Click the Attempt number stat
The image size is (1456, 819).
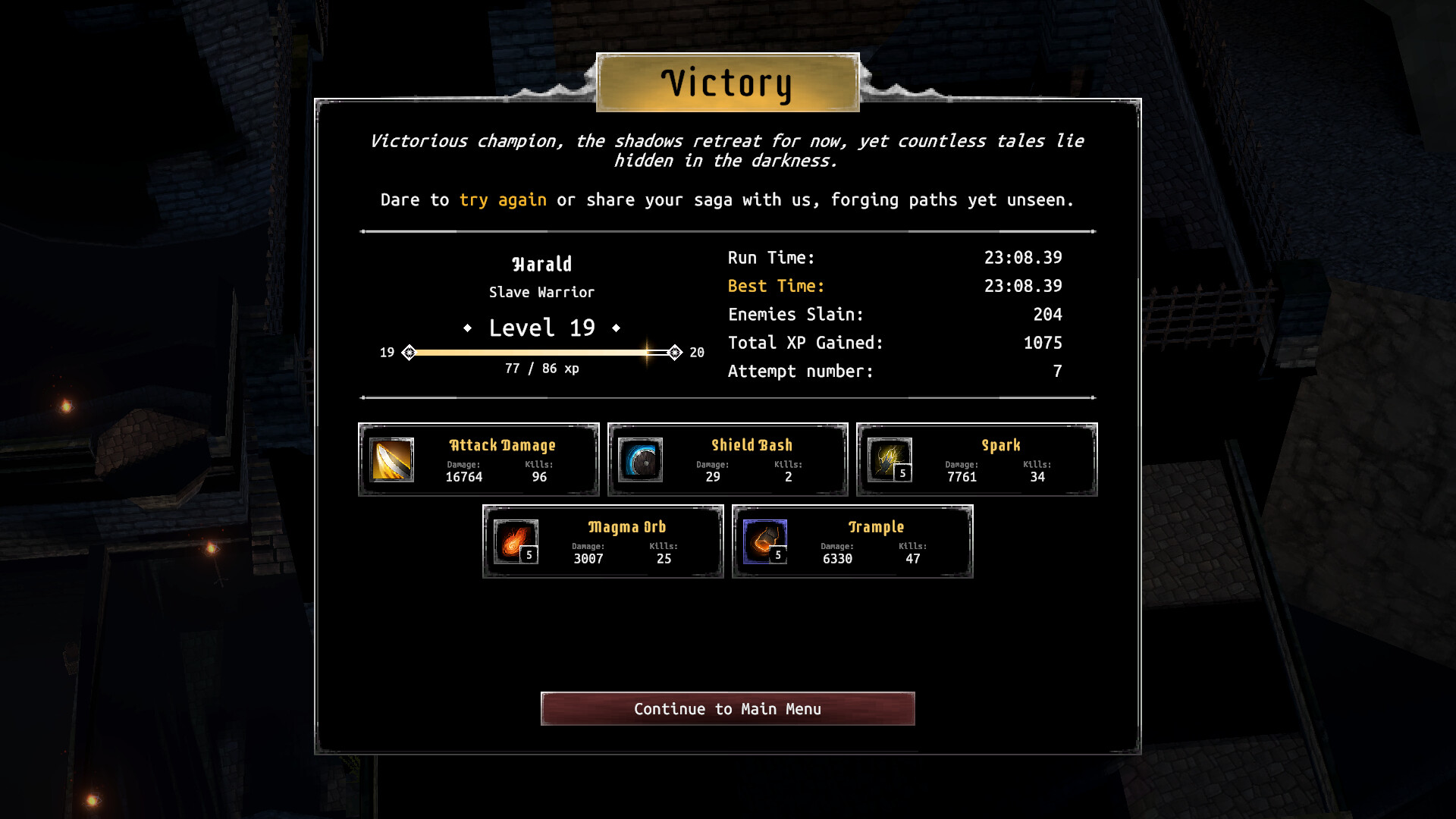point(801,371)
